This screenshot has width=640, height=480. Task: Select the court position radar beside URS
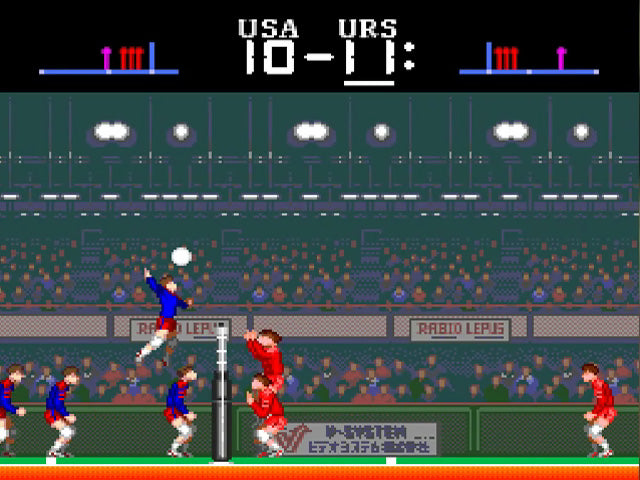pyautogui.click(x=528, y=59)
